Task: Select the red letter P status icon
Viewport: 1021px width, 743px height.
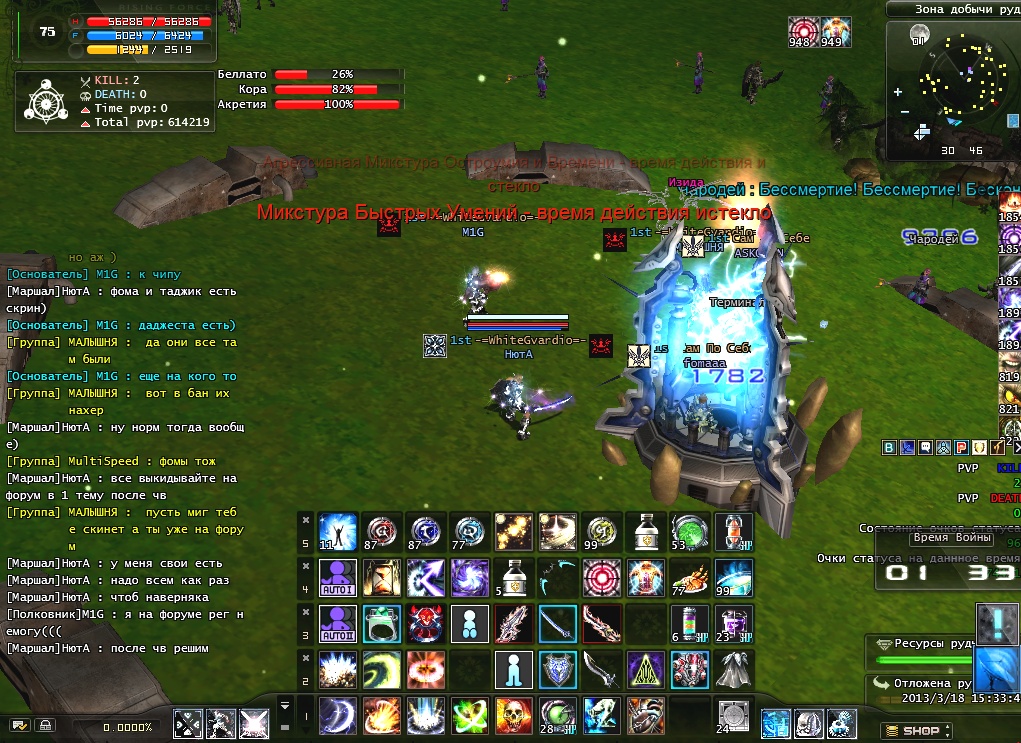Action: [959, 446]
